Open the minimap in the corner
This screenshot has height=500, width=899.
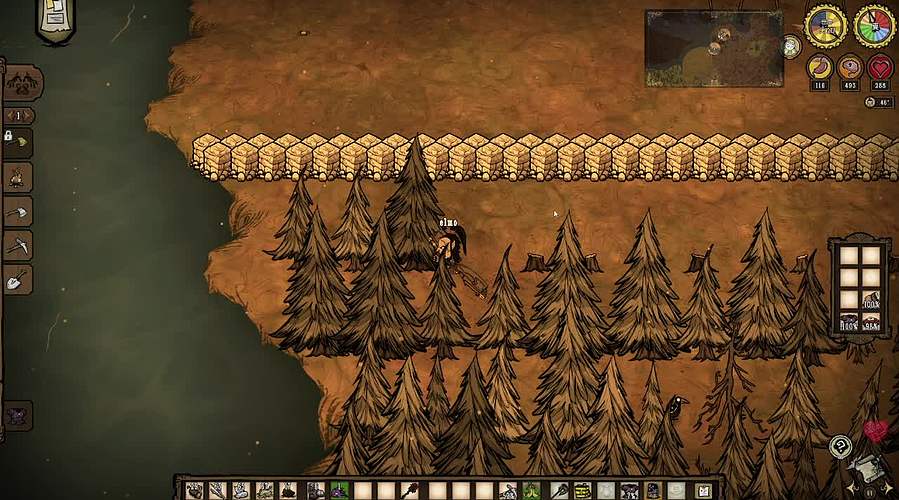(713, 48)
